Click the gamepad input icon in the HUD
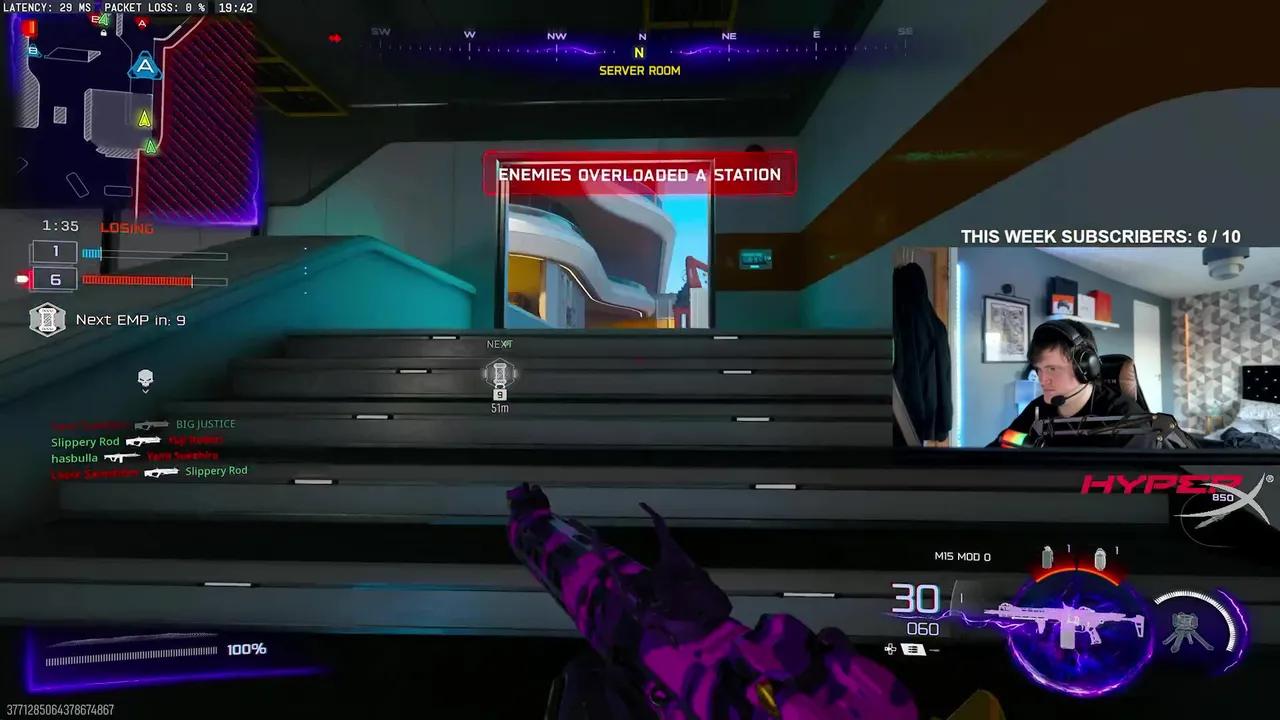The image size is (1280, 720). coord(890,648)
